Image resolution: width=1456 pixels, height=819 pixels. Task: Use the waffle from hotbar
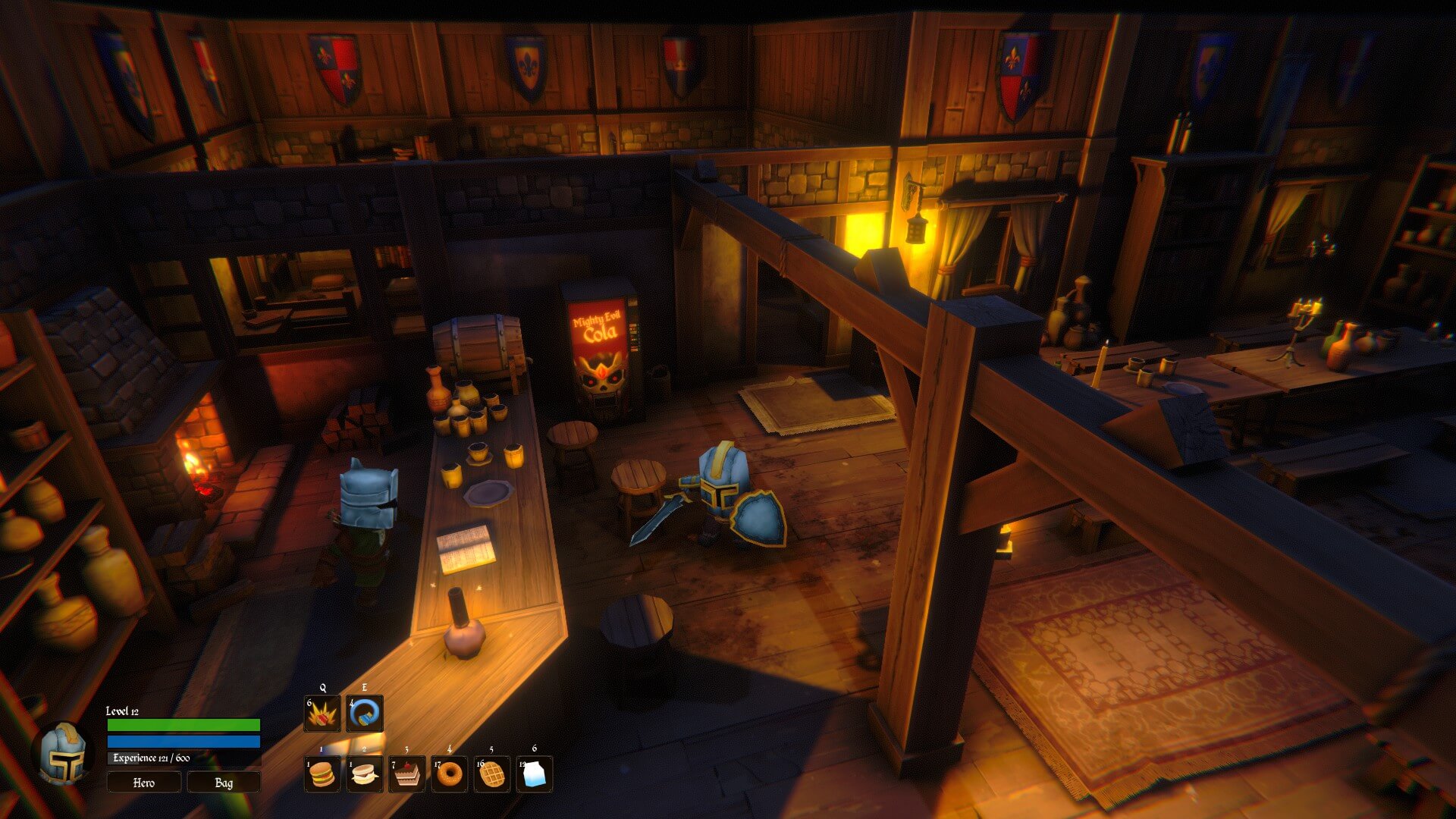492,774
